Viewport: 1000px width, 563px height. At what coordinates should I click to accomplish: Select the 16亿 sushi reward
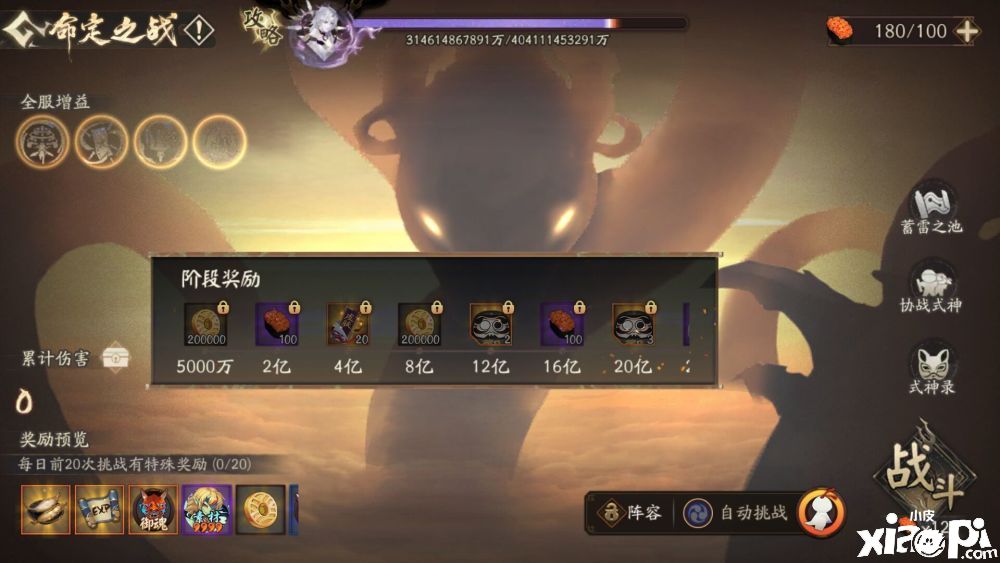(x=561, y=324)
